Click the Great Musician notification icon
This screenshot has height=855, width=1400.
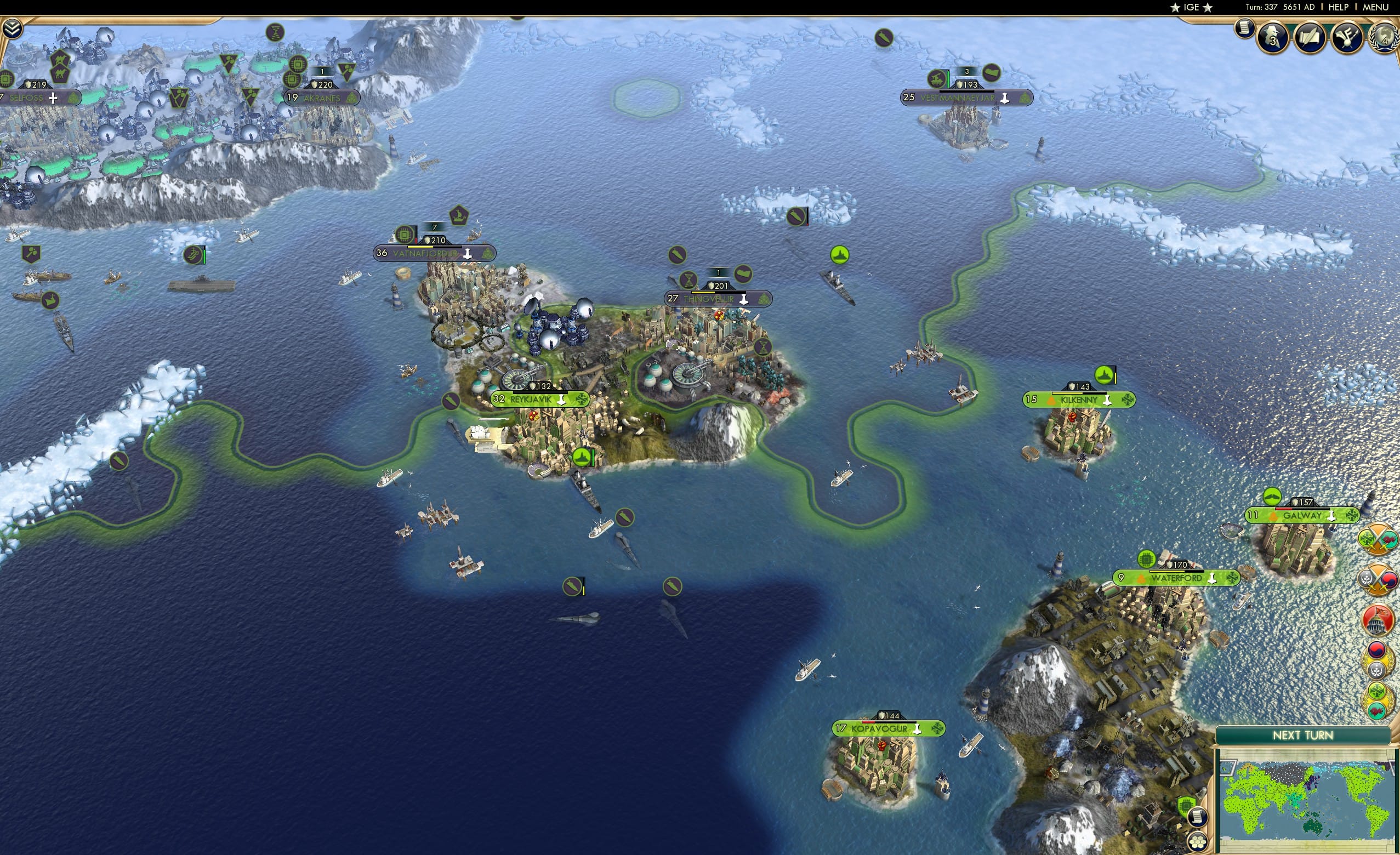coord(1346,38)
